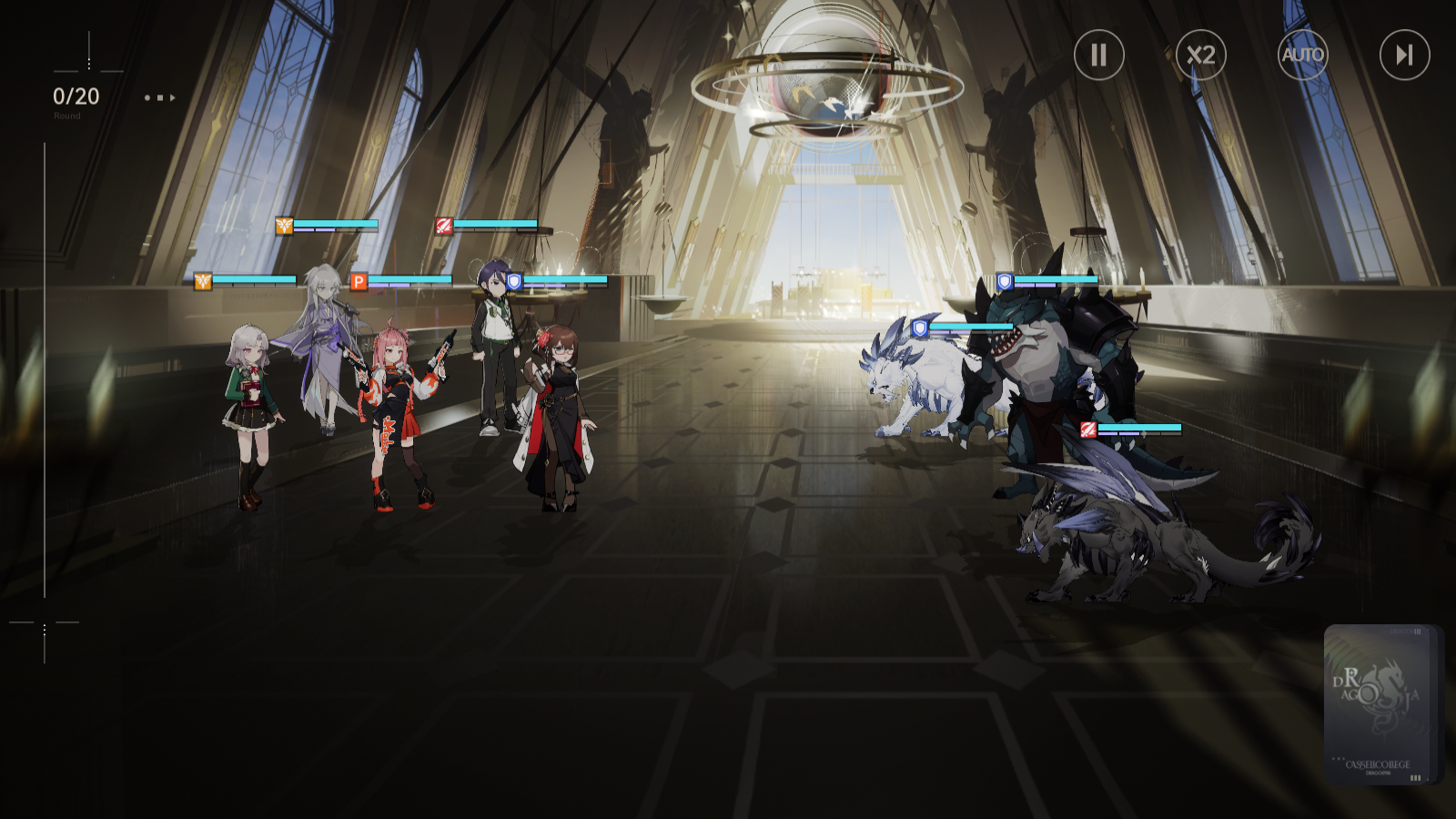Image resolution: width=1456 pixels, height=819 pixels.
Task: Pause the battle
Action: pos(1098,56)
